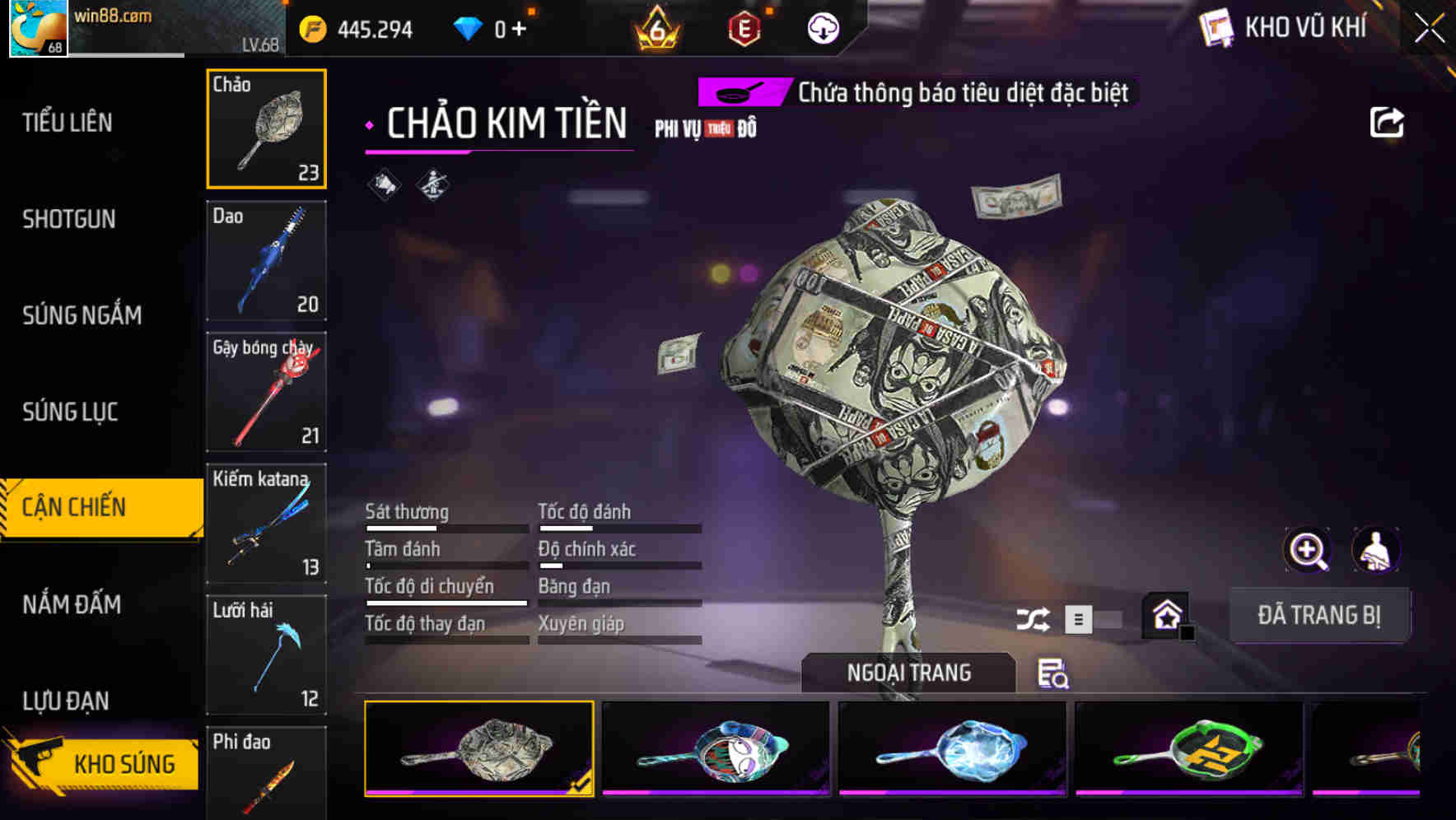This screenshot has height=820, width=1456.
Task: Open the Kho Súng gun vault
Action: [x=103, y=763]
